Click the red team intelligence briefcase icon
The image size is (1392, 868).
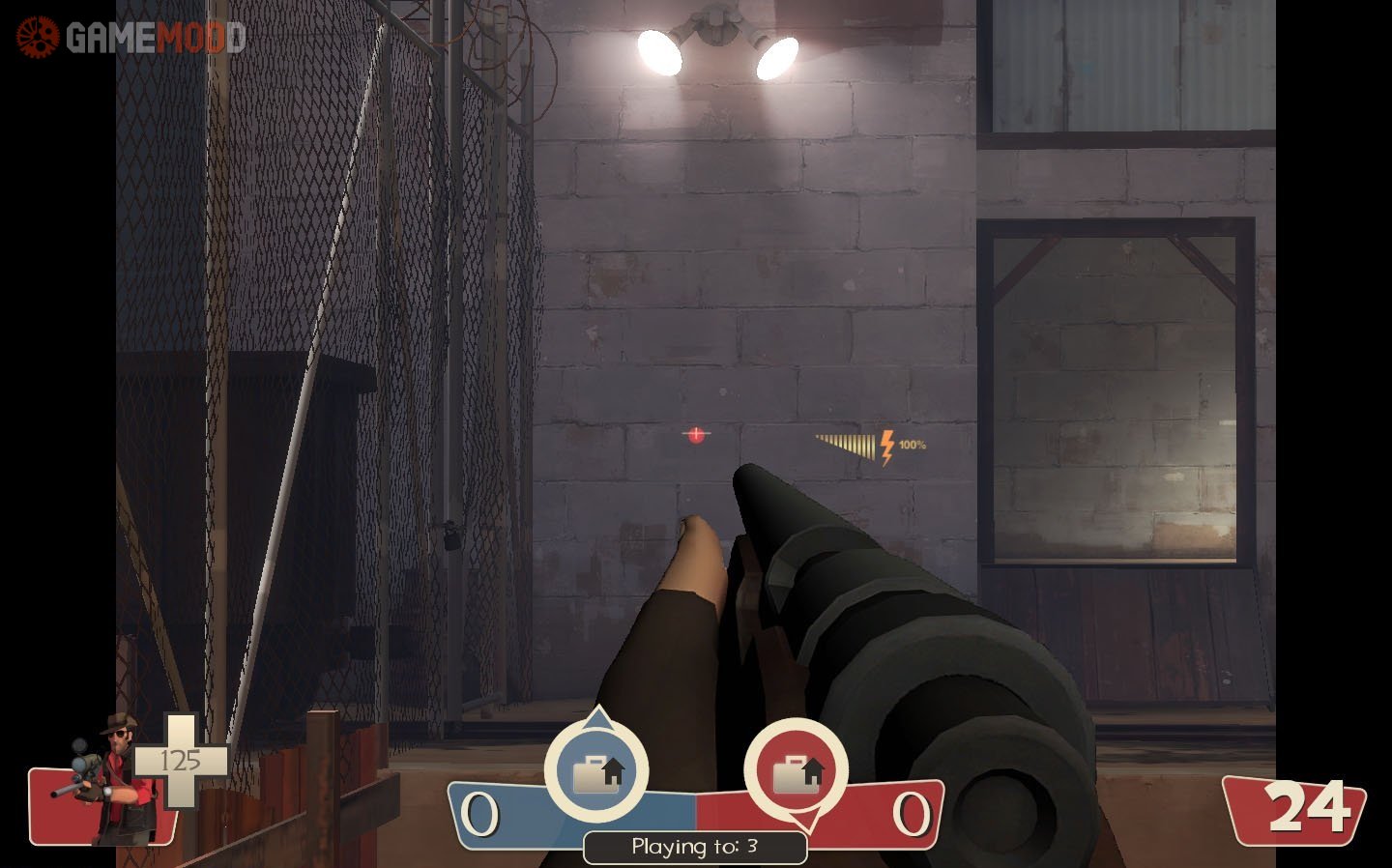tap(796, 770)
